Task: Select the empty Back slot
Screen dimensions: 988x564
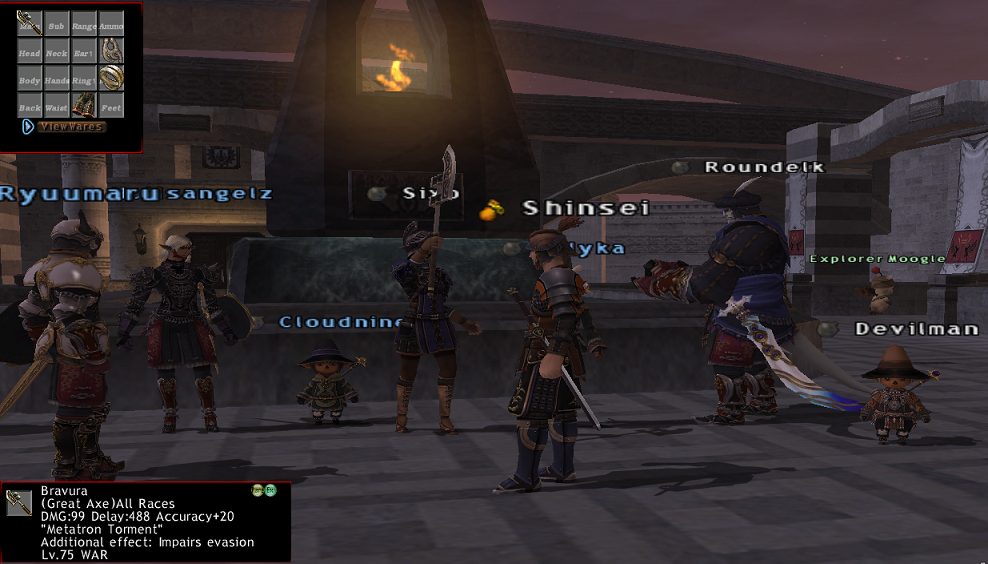Action: tap(29, 104)
